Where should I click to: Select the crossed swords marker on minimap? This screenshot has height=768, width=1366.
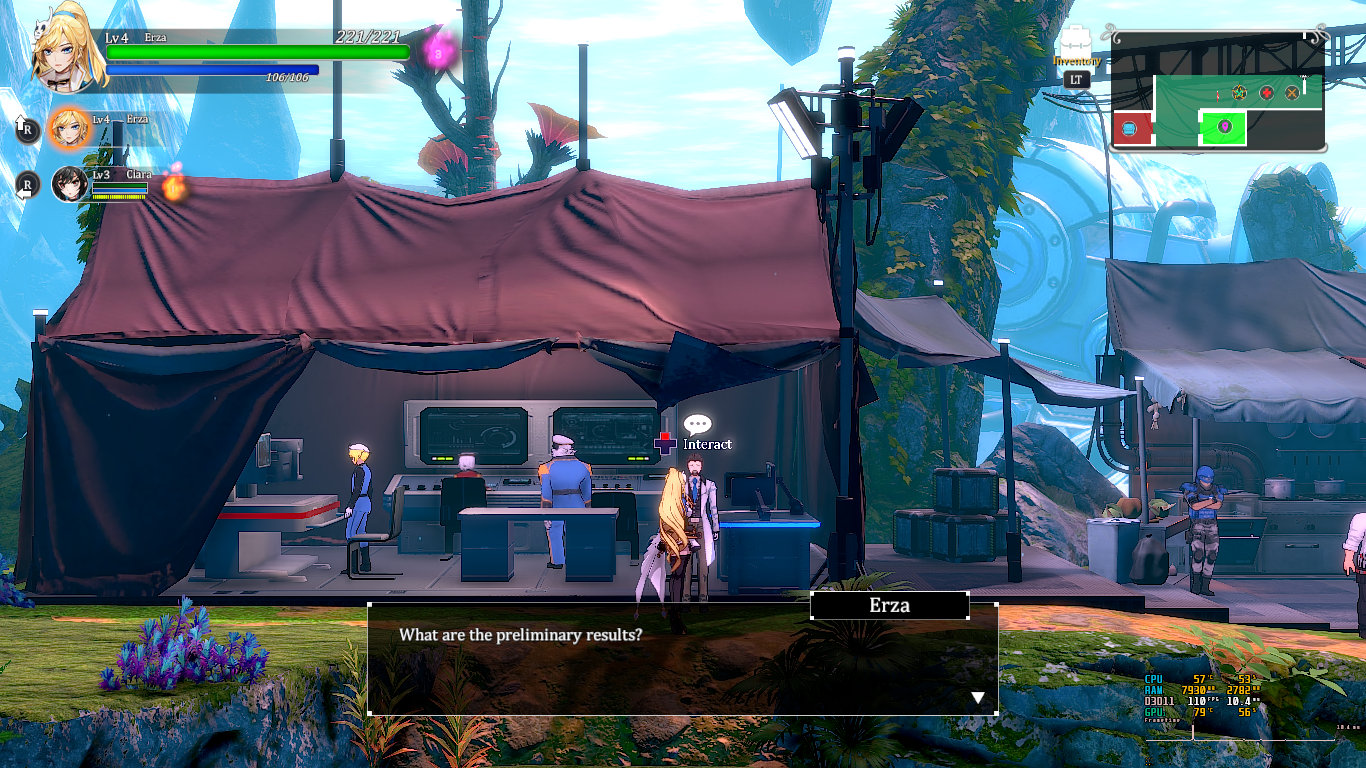pyautogui.click(x=1292, y=93)
